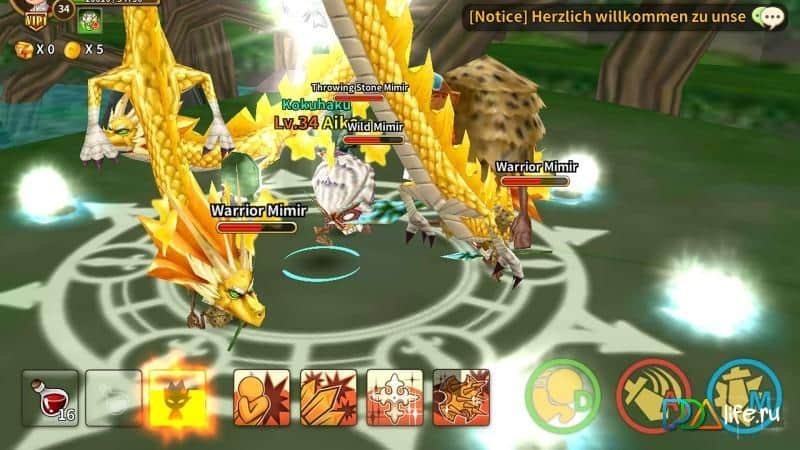Cast the four-point sparkle skill

pyautogui.click(x=394, y=397)
